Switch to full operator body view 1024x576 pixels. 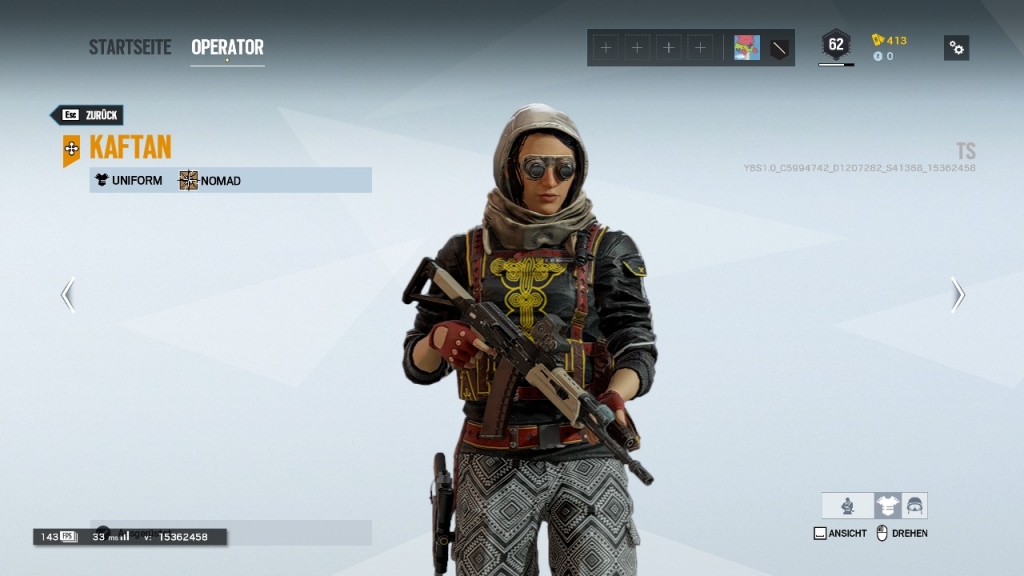(x=848, y=506)
